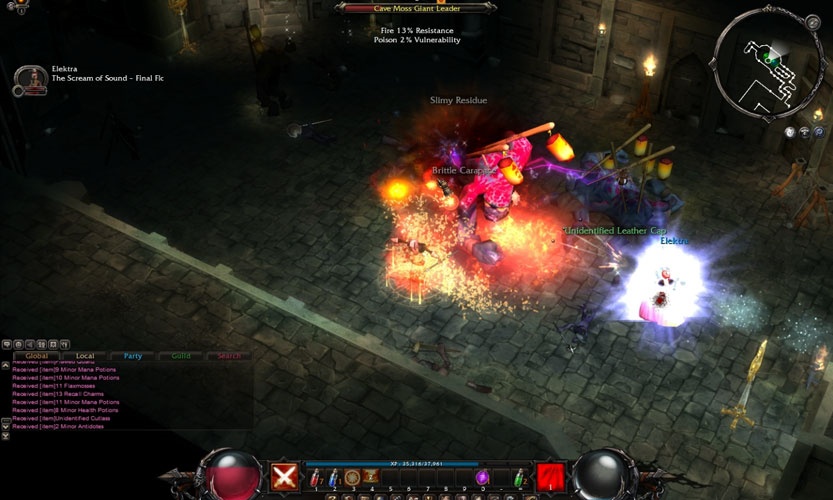Activate the round charm in slot 3

(352, 477)
